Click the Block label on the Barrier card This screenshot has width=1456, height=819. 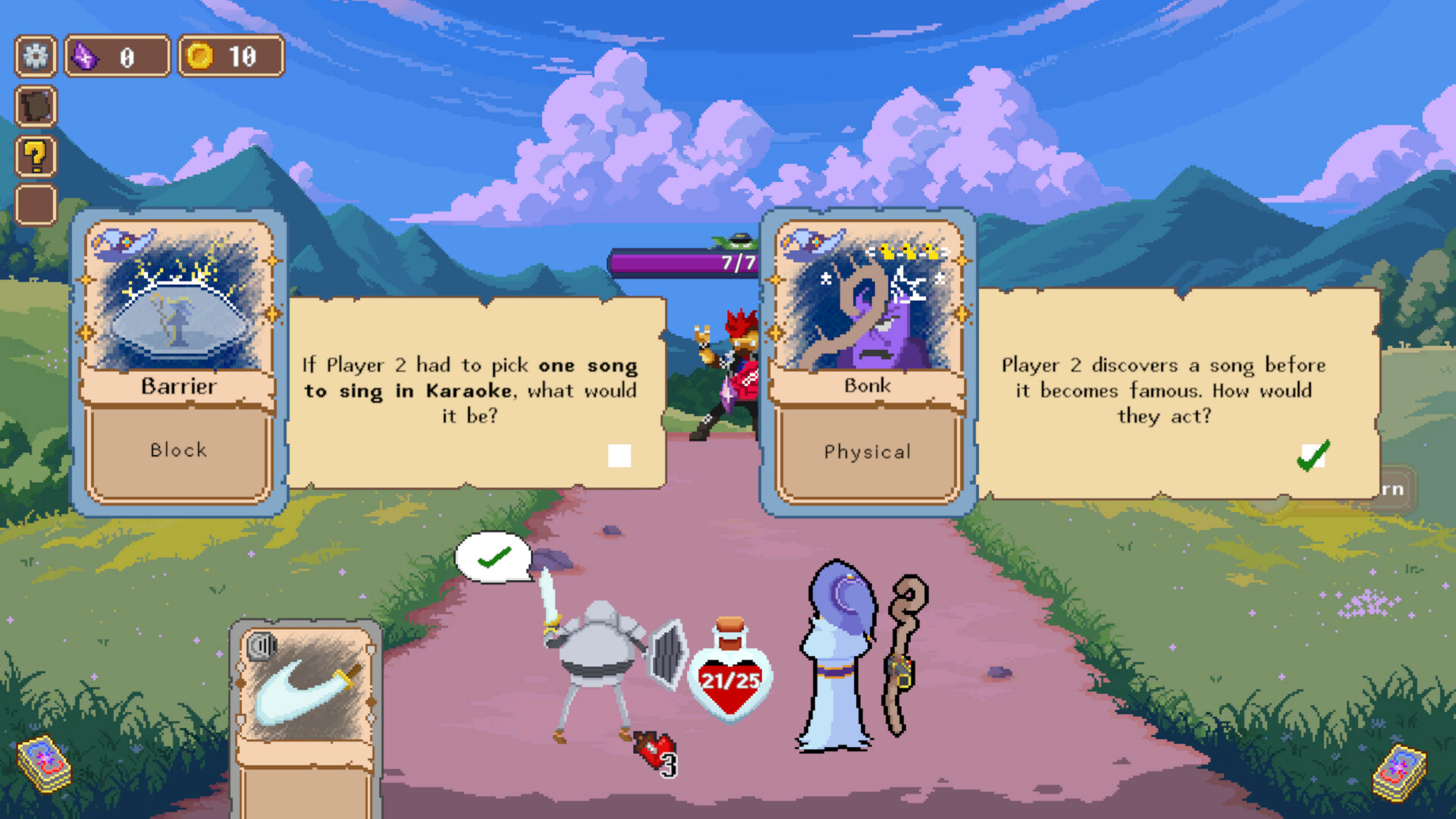point(177,450)
